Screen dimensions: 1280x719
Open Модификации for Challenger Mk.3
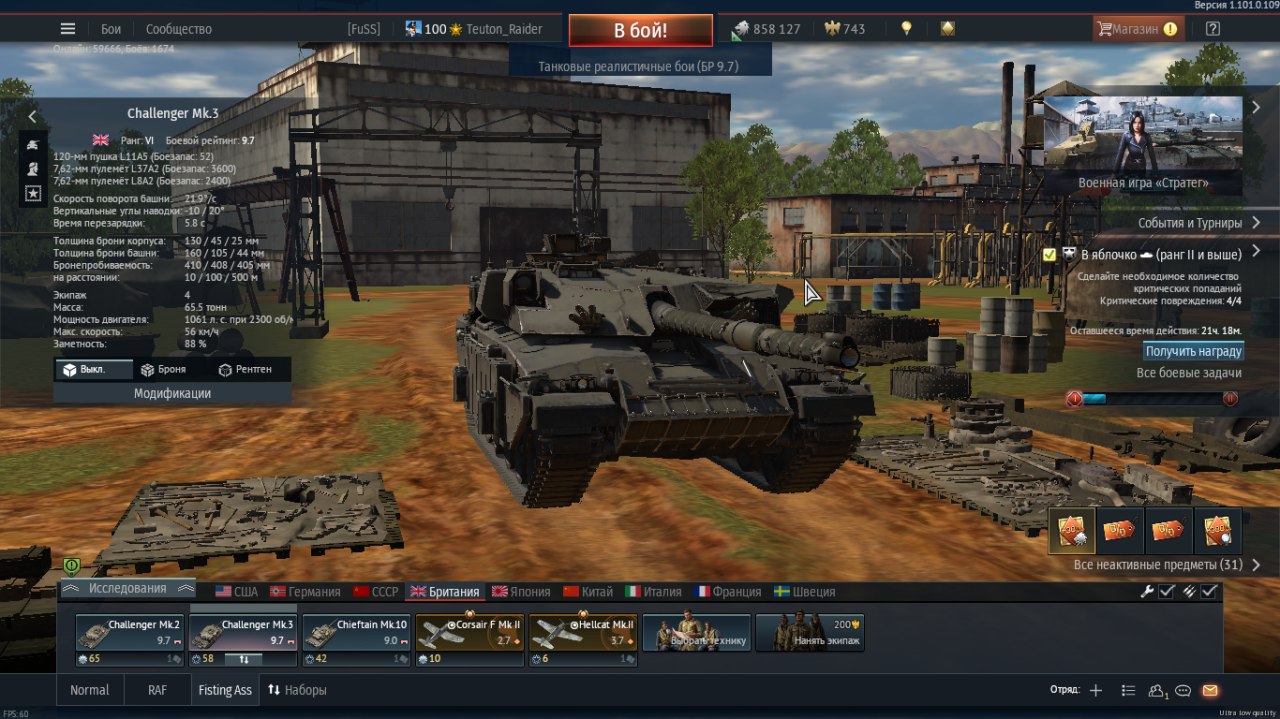172,394
